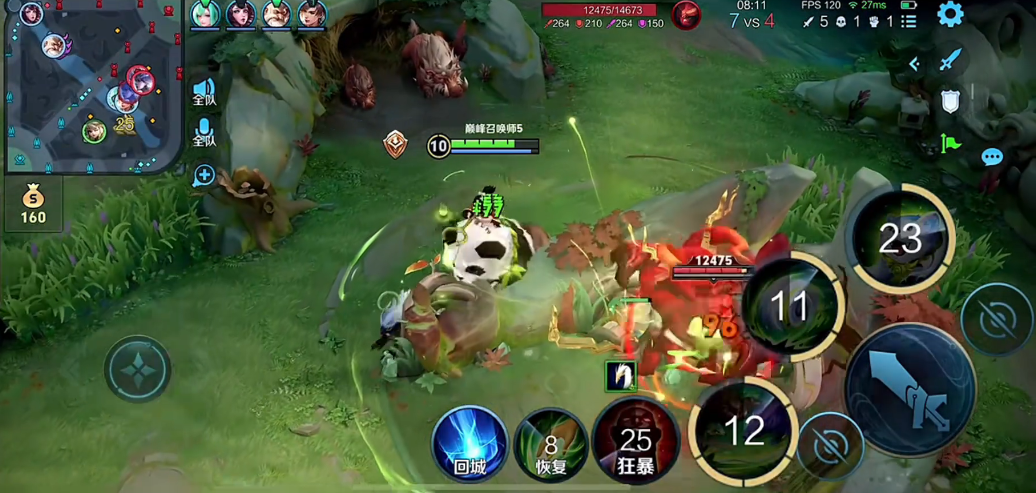Image resolution: width=1036 pixels, height=493 pixels.
Task: Open the scoreboard list icon
Action: point(908,21)
